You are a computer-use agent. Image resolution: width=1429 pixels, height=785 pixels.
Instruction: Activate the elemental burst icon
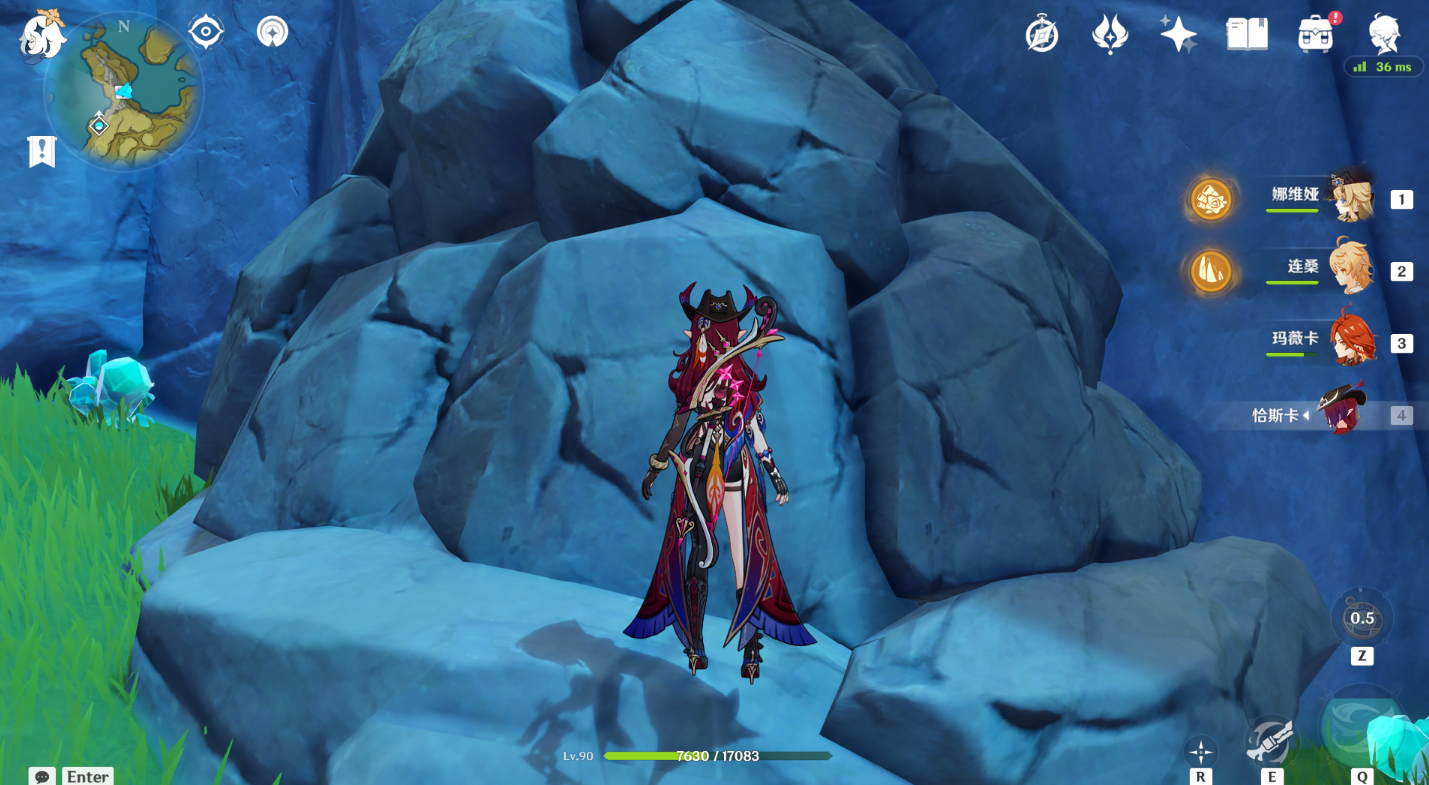coord(1361,728)
